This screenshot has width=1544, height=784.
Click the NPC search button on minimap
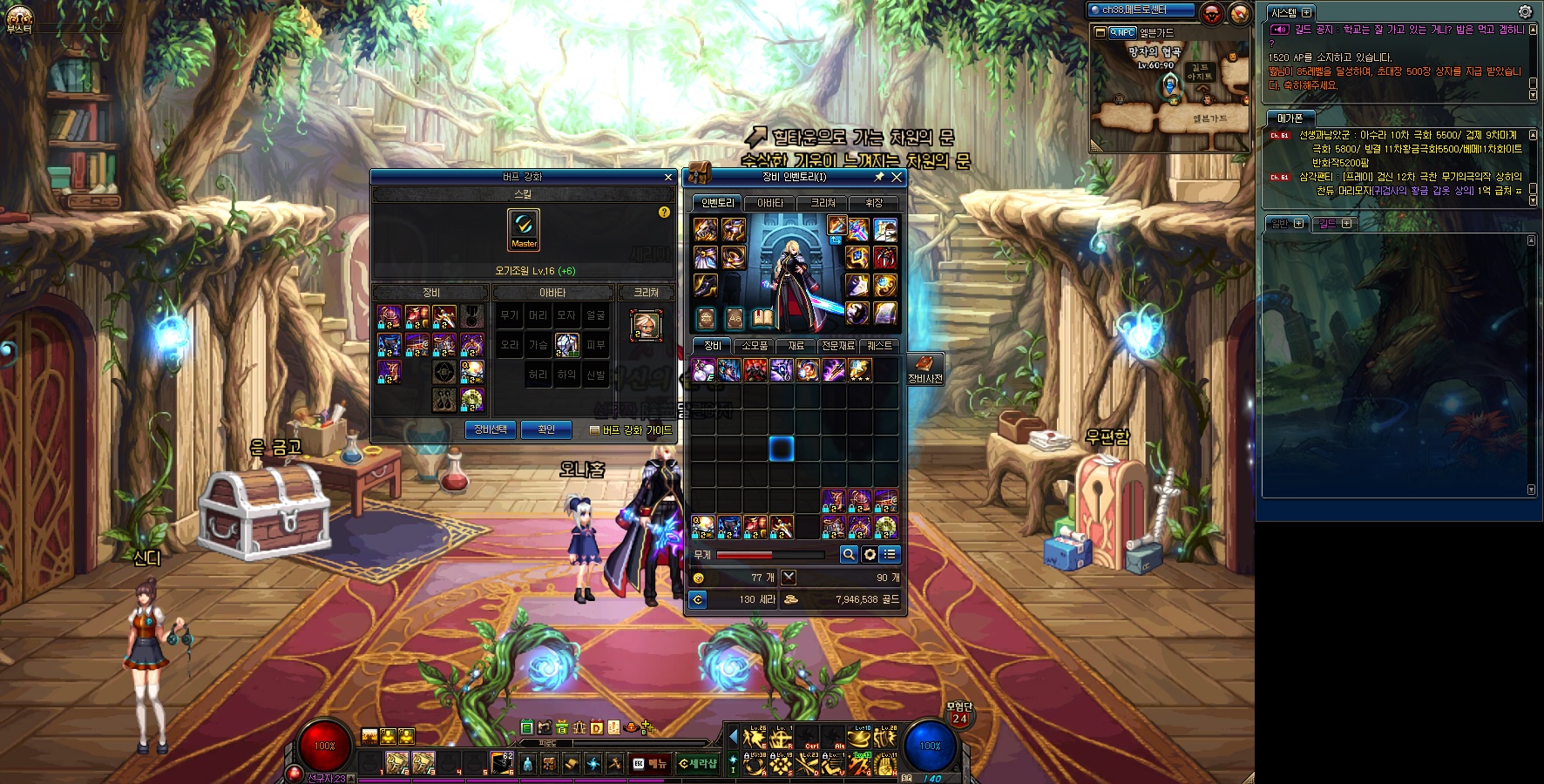pyautogui.click(x=1122, y=32)
